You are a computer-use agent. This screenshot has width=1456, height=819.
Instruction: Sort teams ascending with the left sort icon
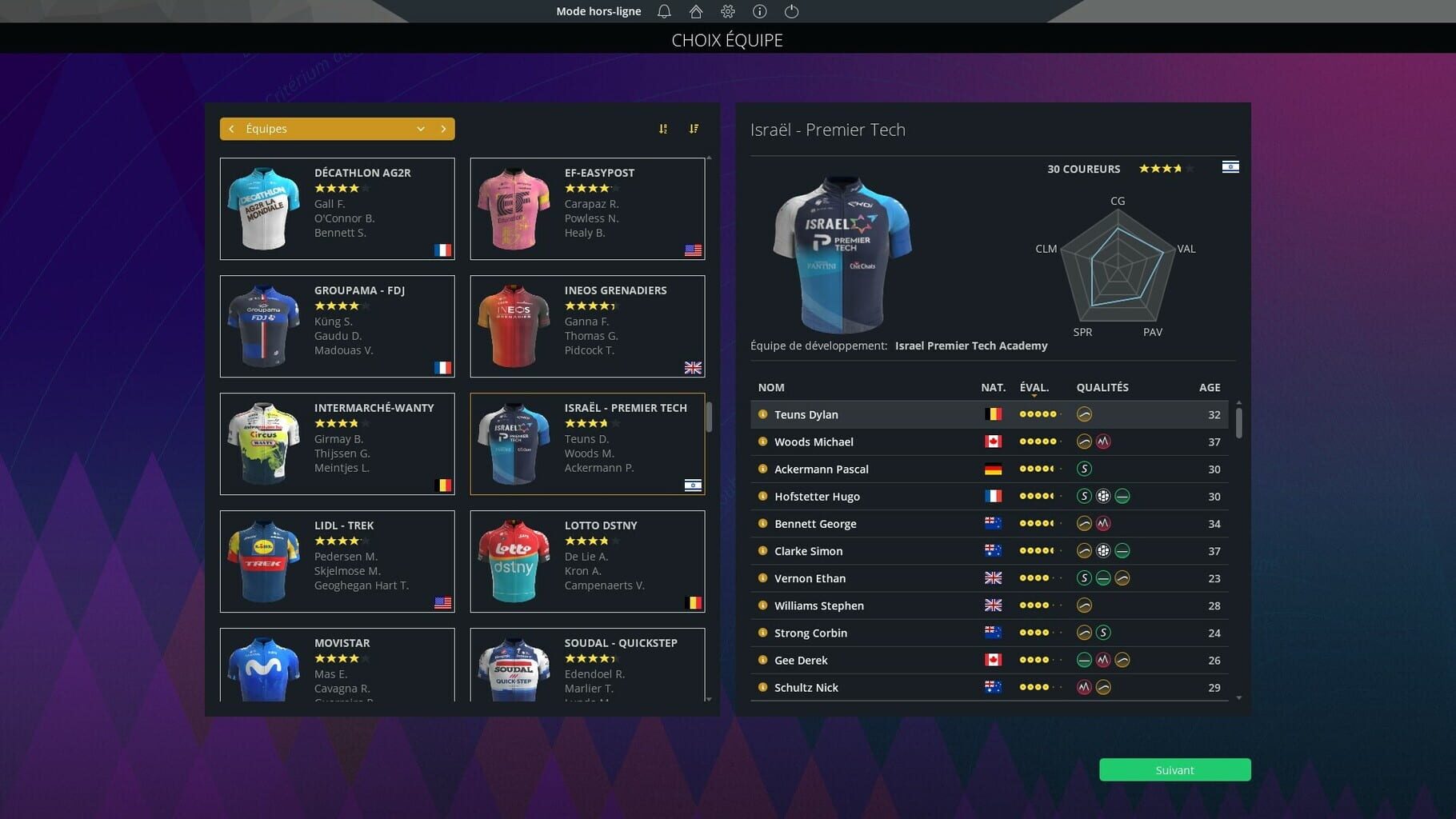[x=662, y=128]
